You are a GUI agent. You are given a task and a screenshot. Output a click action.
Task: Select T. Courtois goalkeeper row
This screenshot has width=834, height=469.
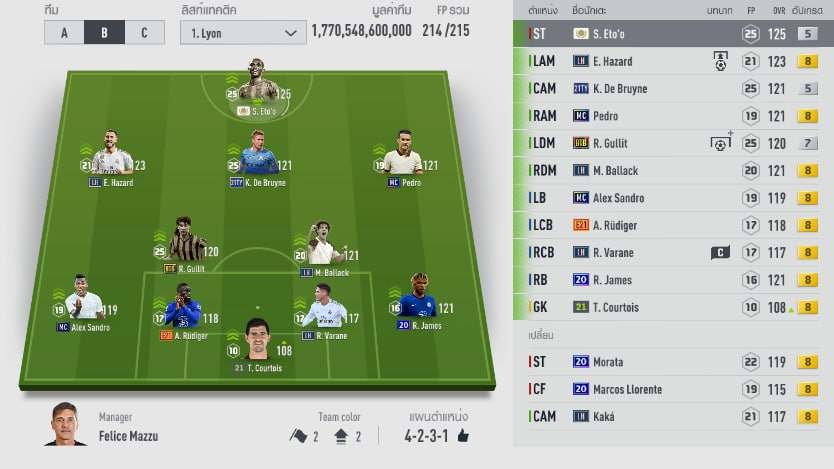(672, 307)
